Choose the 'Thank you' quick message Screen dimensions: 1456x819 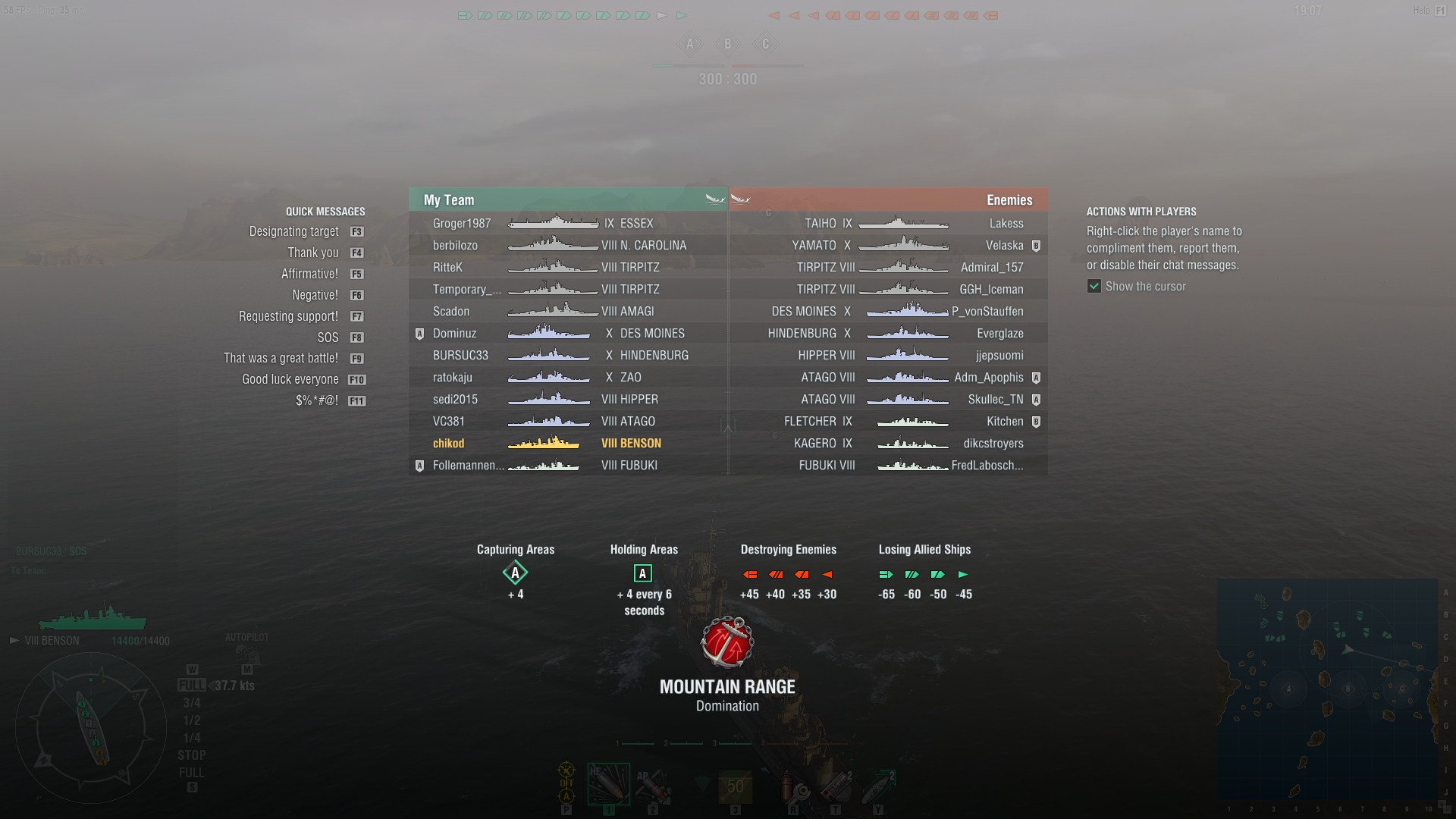pyautogui.click(x=313, y=253)
